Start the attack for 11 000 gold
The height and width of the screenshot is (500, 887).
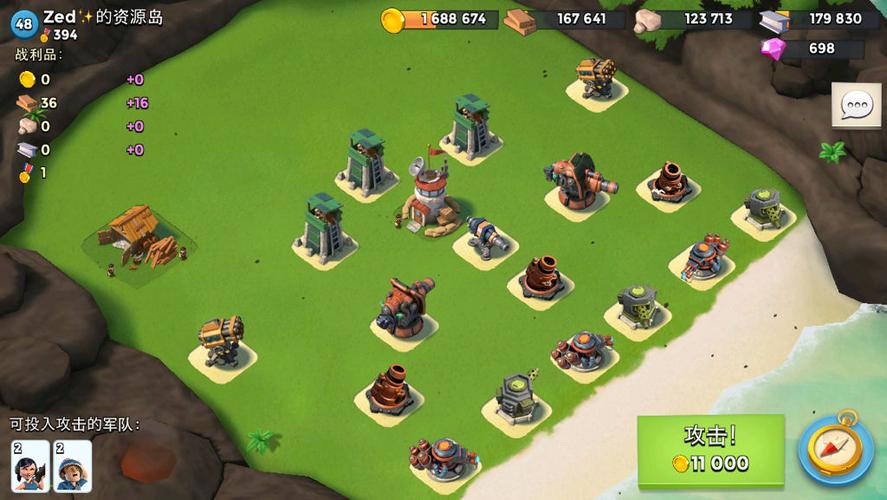click(x=710, y=450)
